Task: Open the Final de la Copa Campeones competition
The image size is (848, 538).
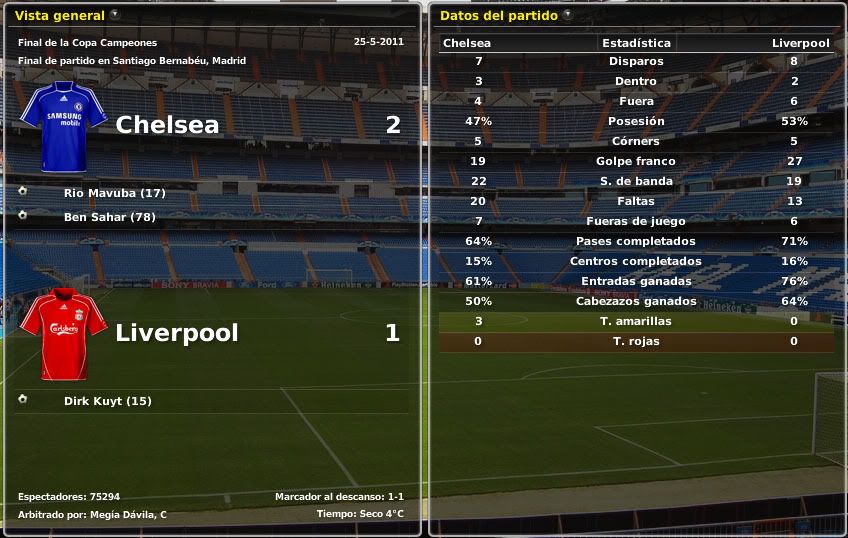Action: click(87, 43)
